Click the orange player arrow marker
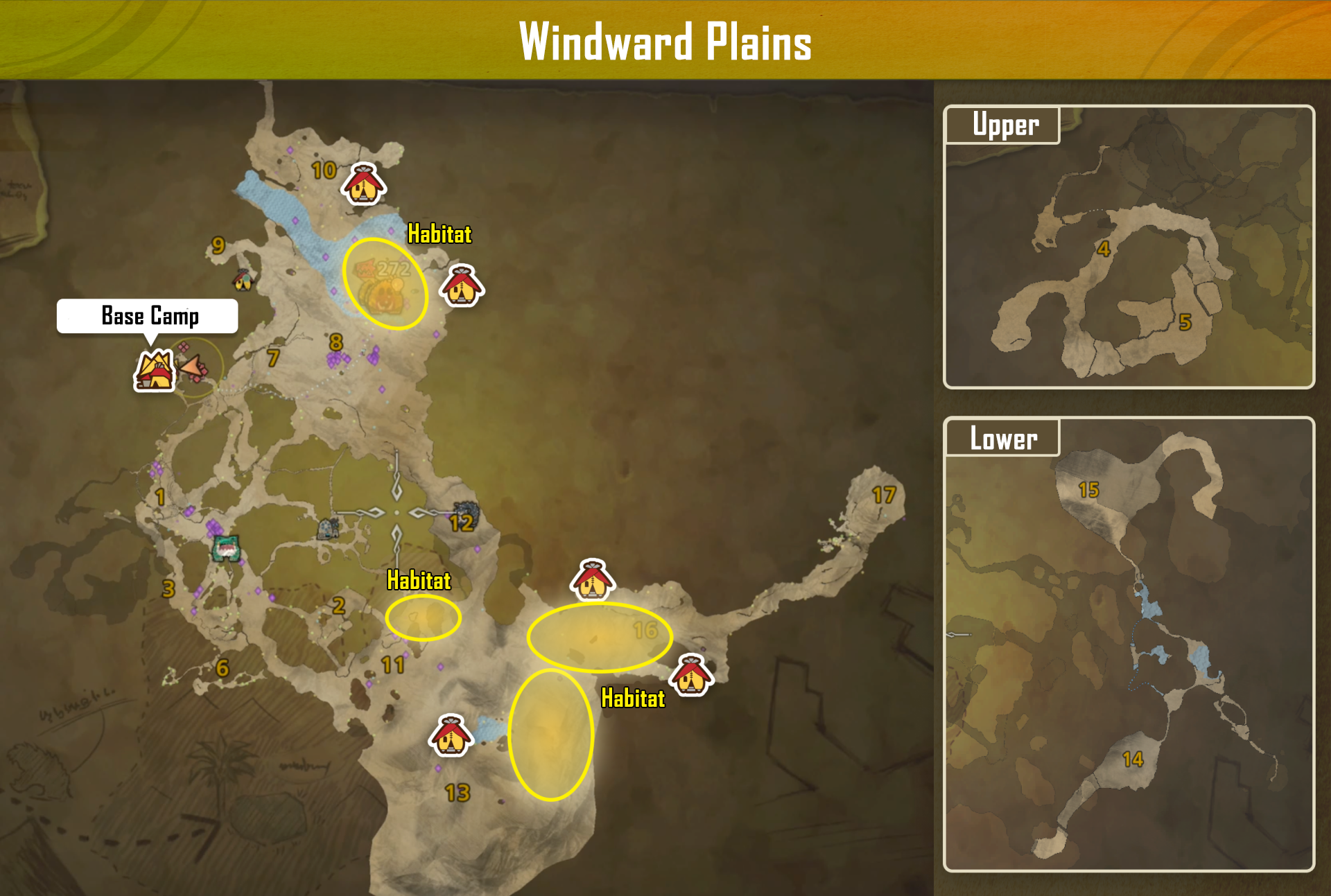 [x=193, y=366]
